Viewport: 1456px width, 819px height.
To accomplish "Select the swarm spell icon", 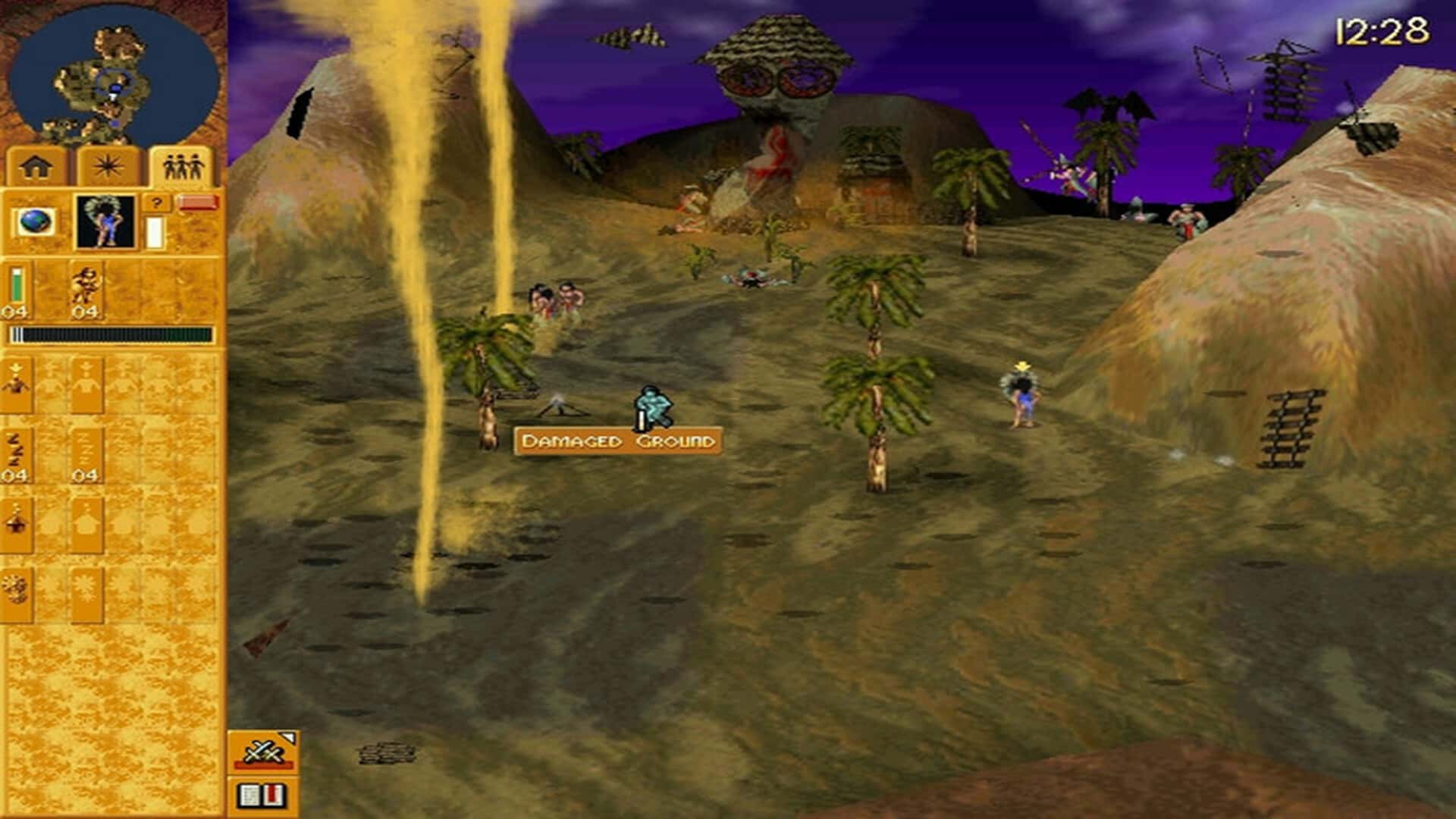I will pyautogui.click(x=16, y=588).
